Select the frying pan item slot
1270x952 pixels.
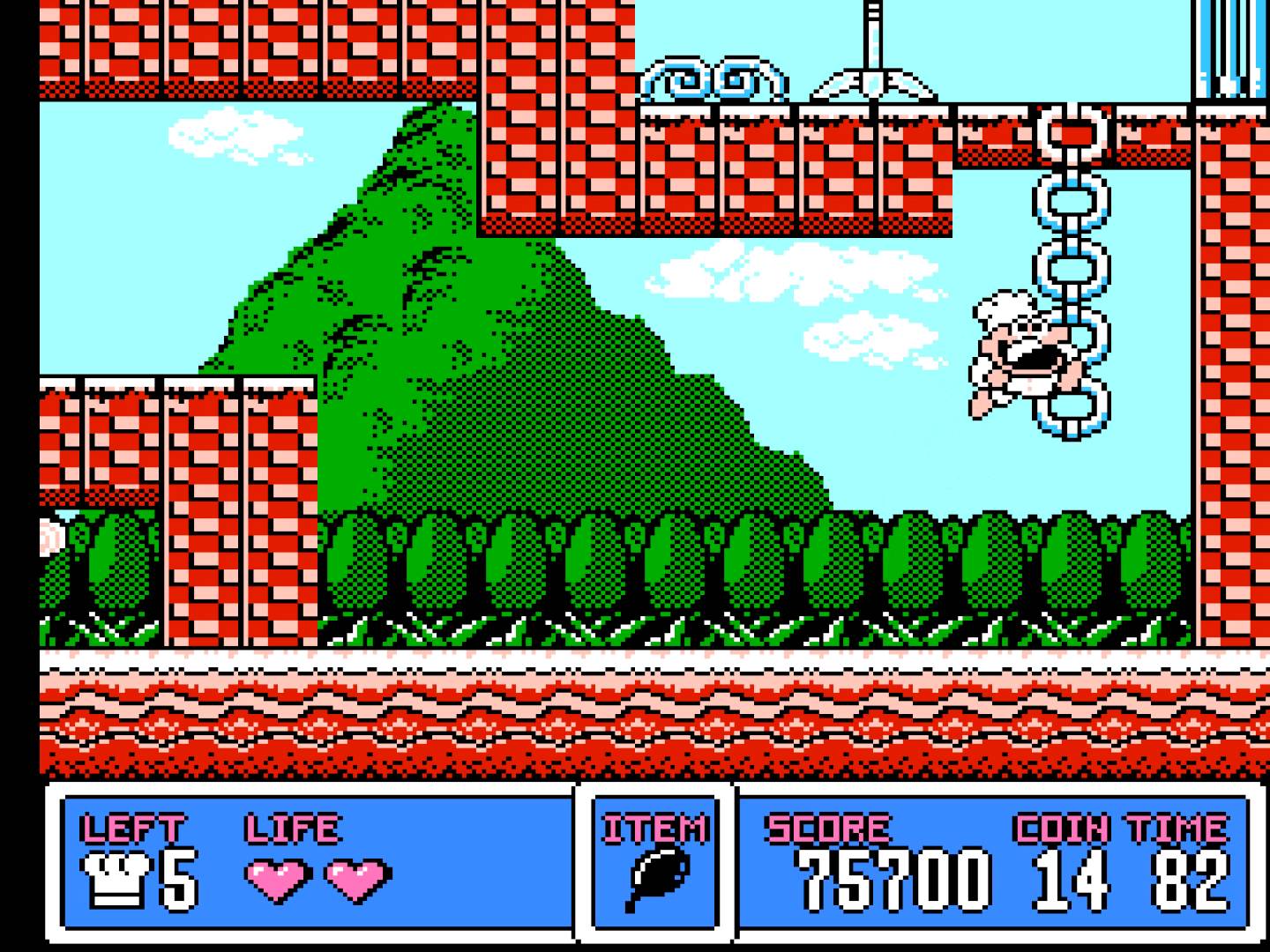[x=655, y=881]
